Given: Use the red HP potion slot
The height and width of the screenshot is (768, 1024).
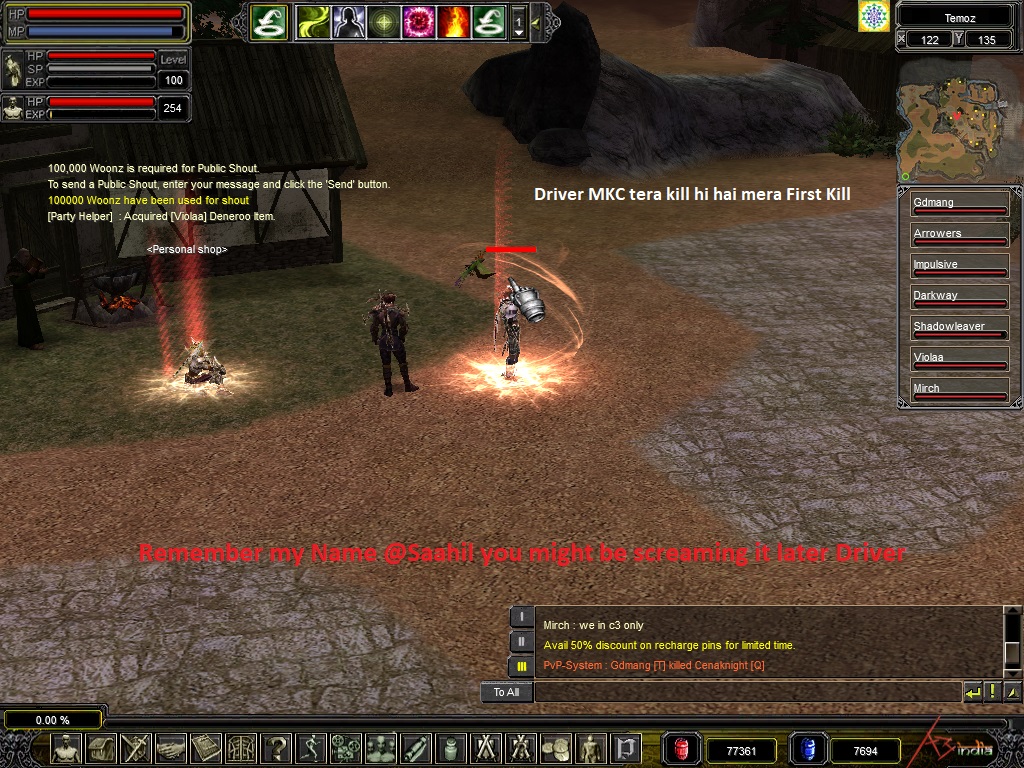Looking at the screenshot, I should point(682,749).
